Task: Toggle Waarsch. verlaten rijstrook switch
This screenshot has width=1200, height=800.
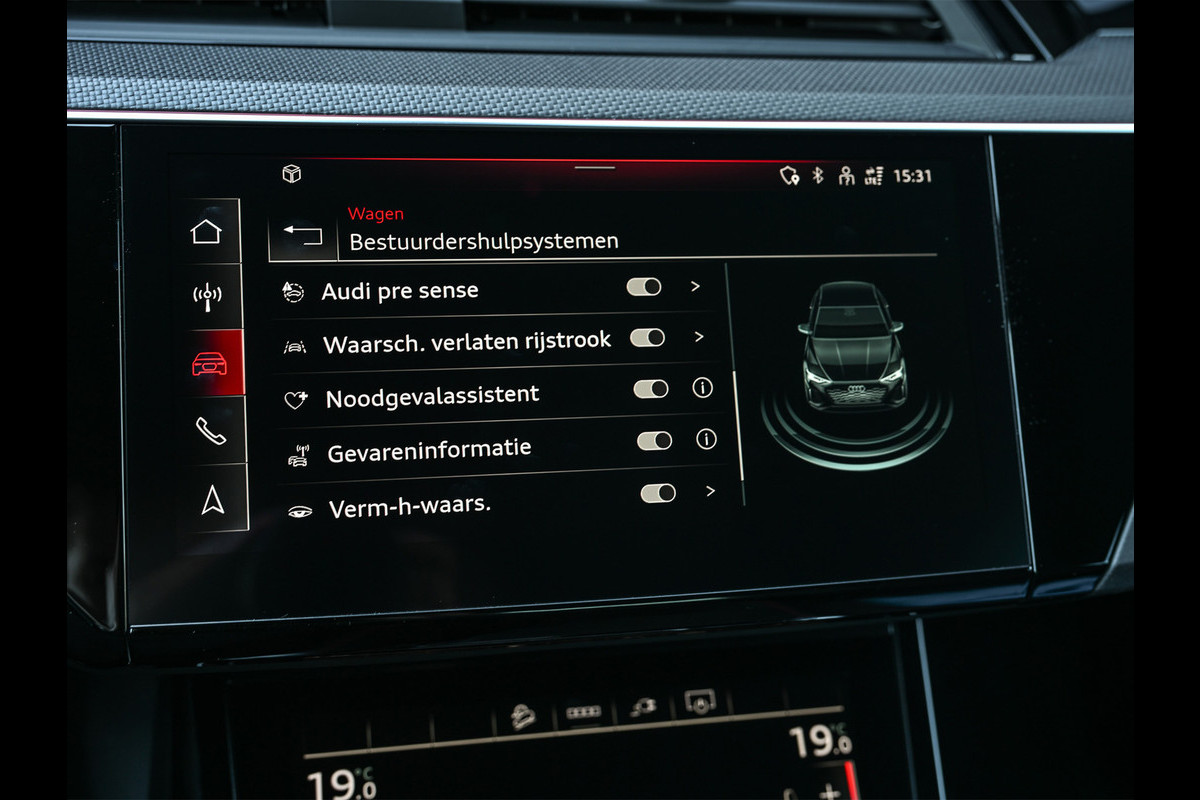Action: (x=647, y=338)
